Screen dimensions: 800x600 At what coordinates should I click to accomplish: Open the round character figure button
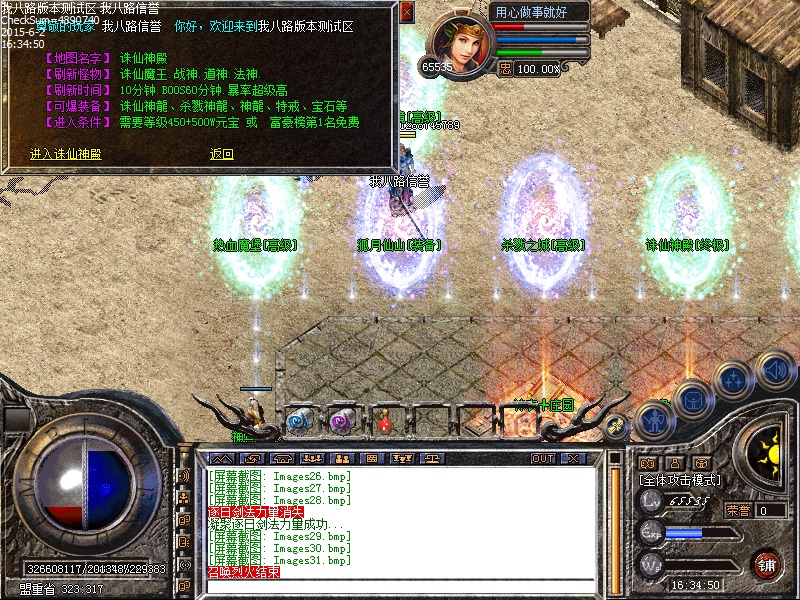point(654,418)
